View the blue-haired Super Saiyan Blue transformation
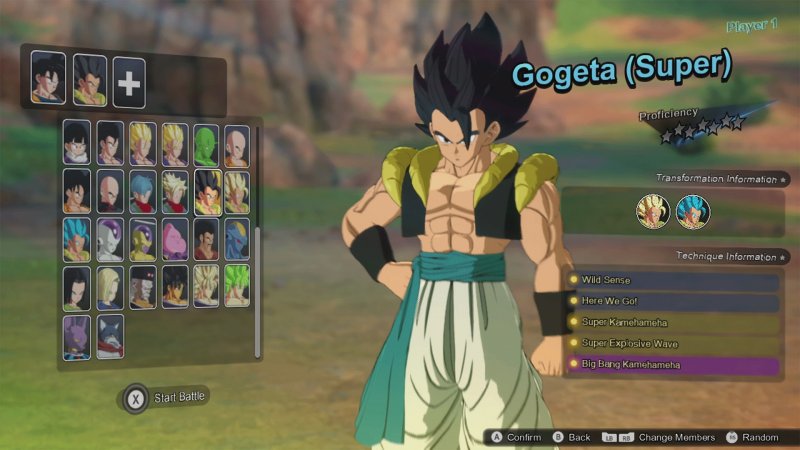800x450 pixels. pos(692,212)
